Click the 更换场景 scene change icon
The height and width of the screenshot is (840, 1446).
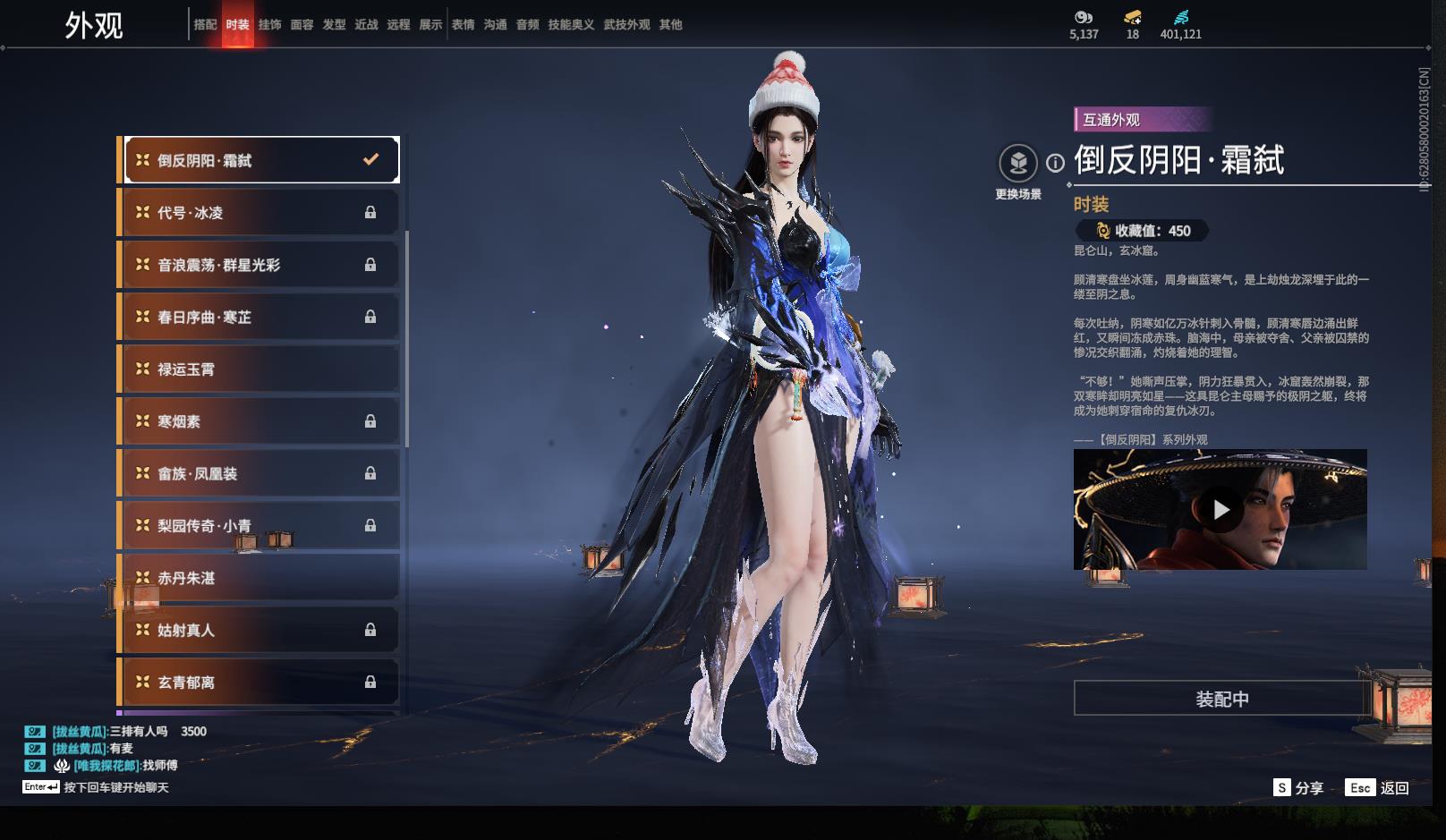click(1018, 165)
